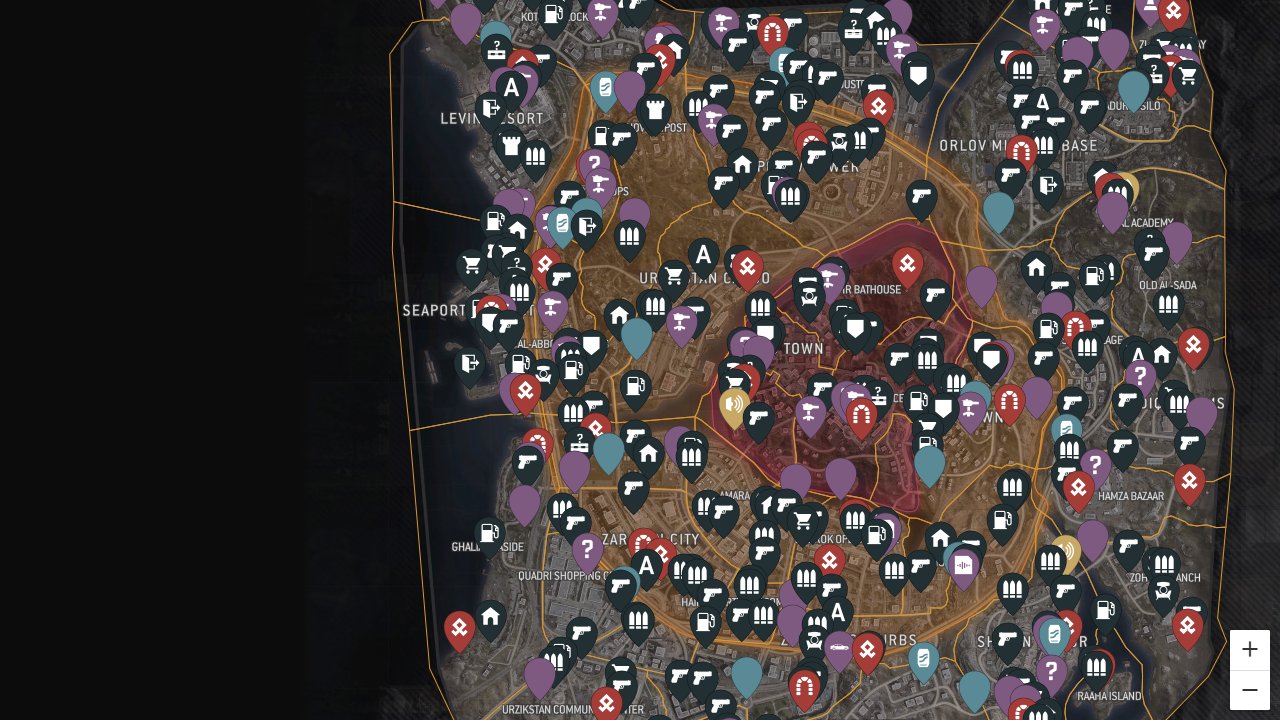Open the letter A marker near Urzikstan Canyon
1280x720 pixels.
pos(703,255)
